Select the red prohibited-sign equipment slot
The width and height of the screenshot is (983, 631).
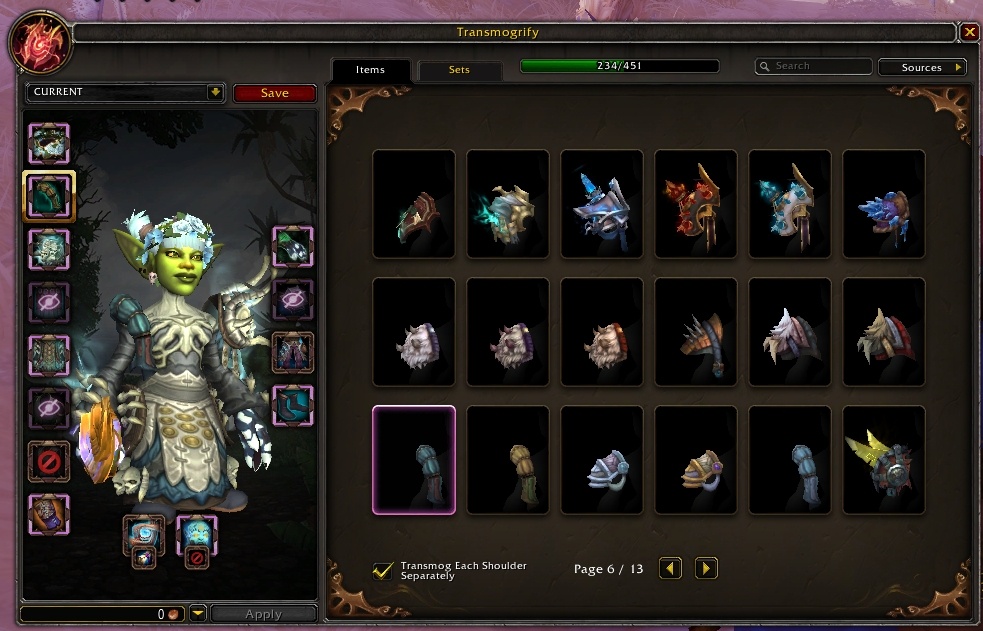[x=49, y=461]
